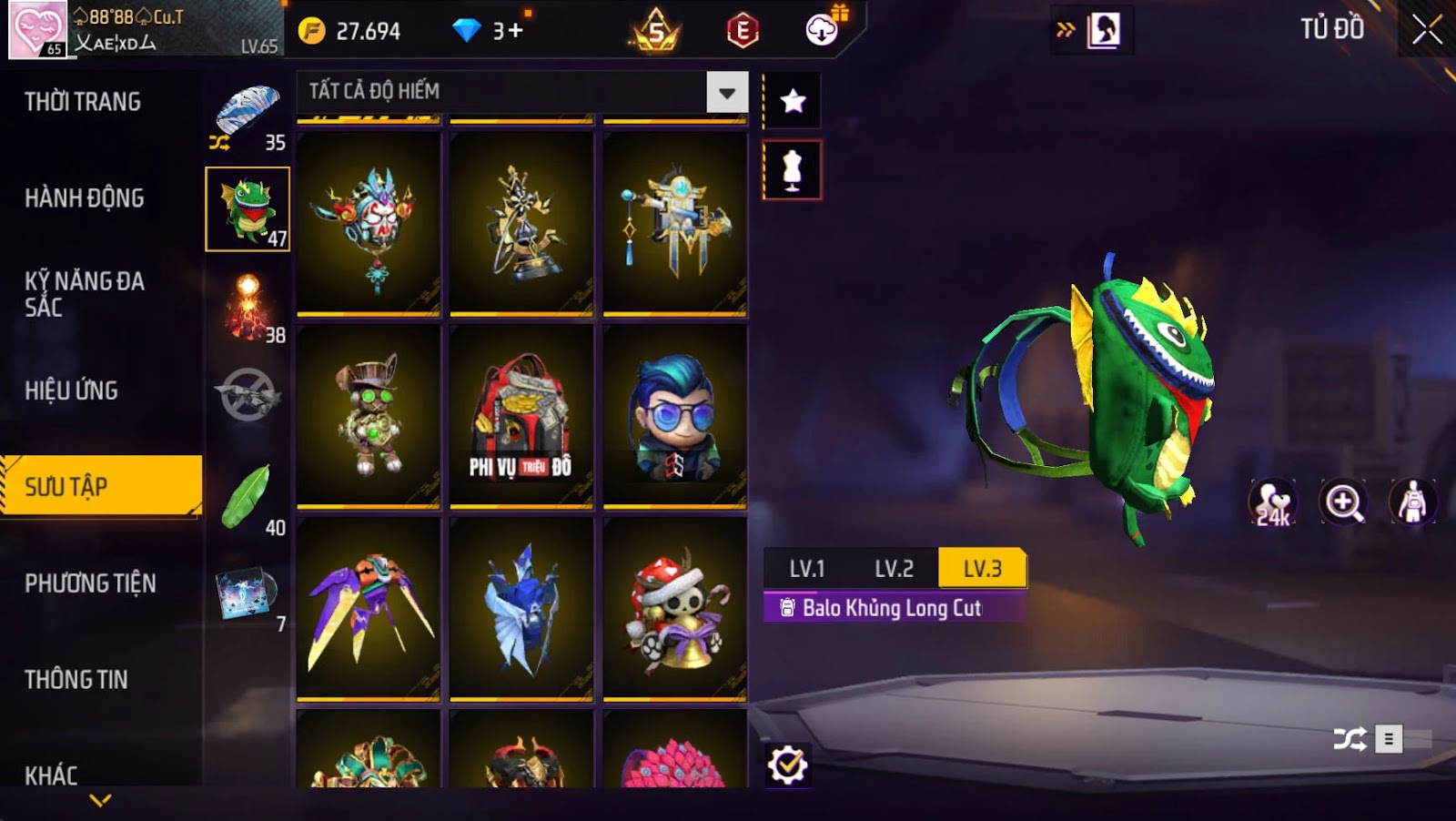The width and height of the screenshot is (1456, 821).
Task: Toggle the star favorites filter
Action: pos(793,101)
